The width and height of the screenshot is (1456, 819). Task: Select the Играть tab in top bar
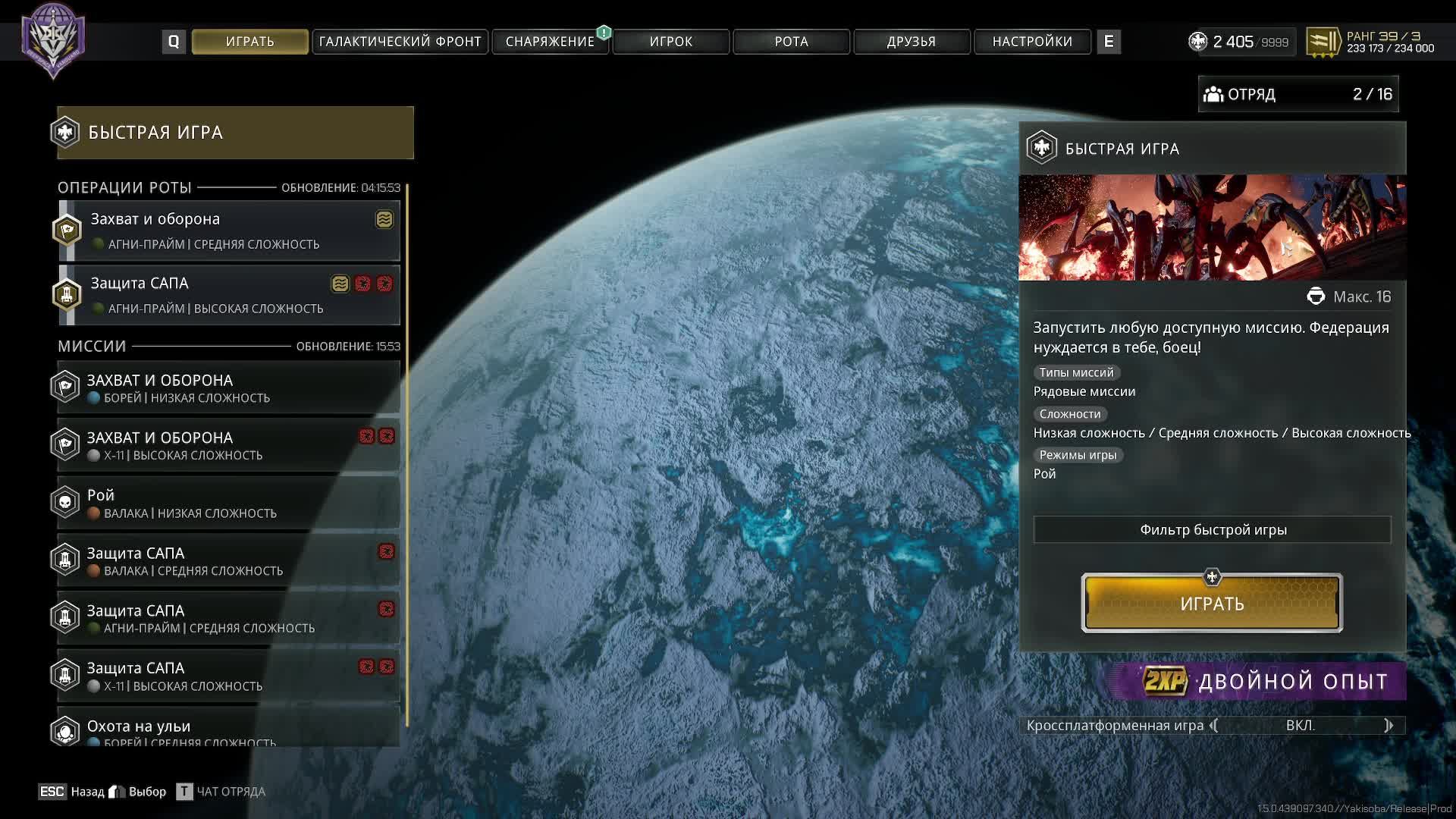coord(249,42)
